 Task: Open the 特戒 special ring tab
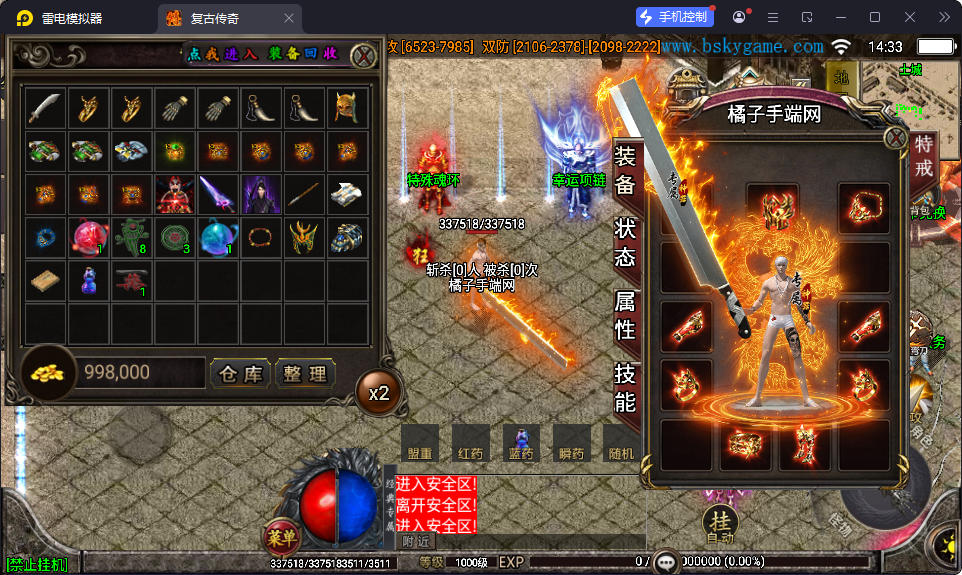pyautogui.click(x=923, y=157)
